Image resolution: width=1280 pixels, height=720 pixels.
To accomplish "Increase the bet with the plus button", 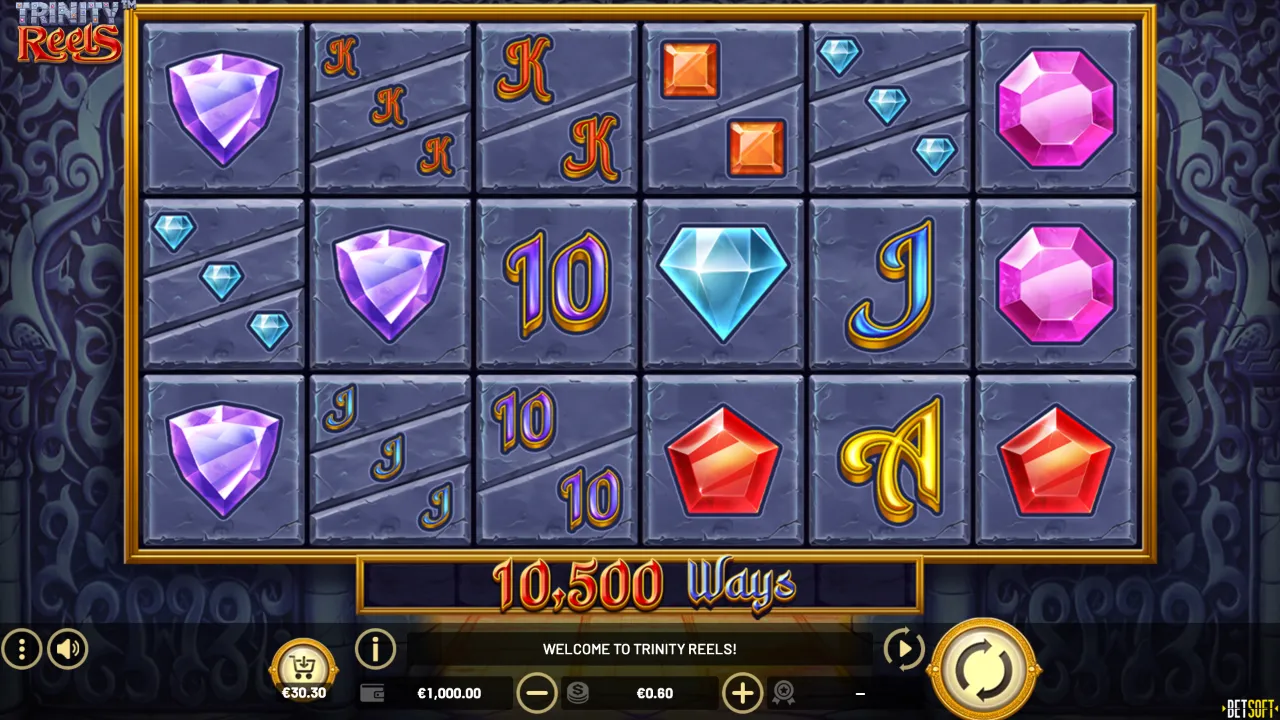I will (742, 693).
